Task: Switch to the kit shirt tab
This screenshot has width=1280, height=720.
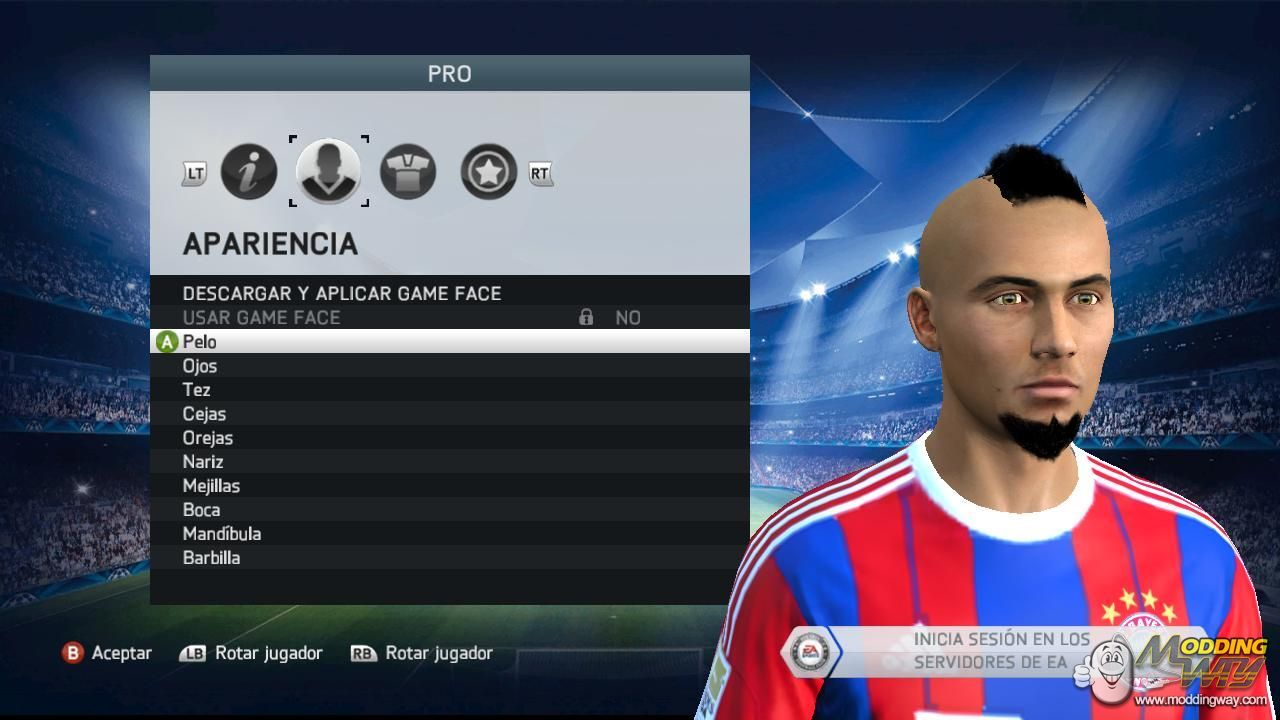Action: pos(408,172)
